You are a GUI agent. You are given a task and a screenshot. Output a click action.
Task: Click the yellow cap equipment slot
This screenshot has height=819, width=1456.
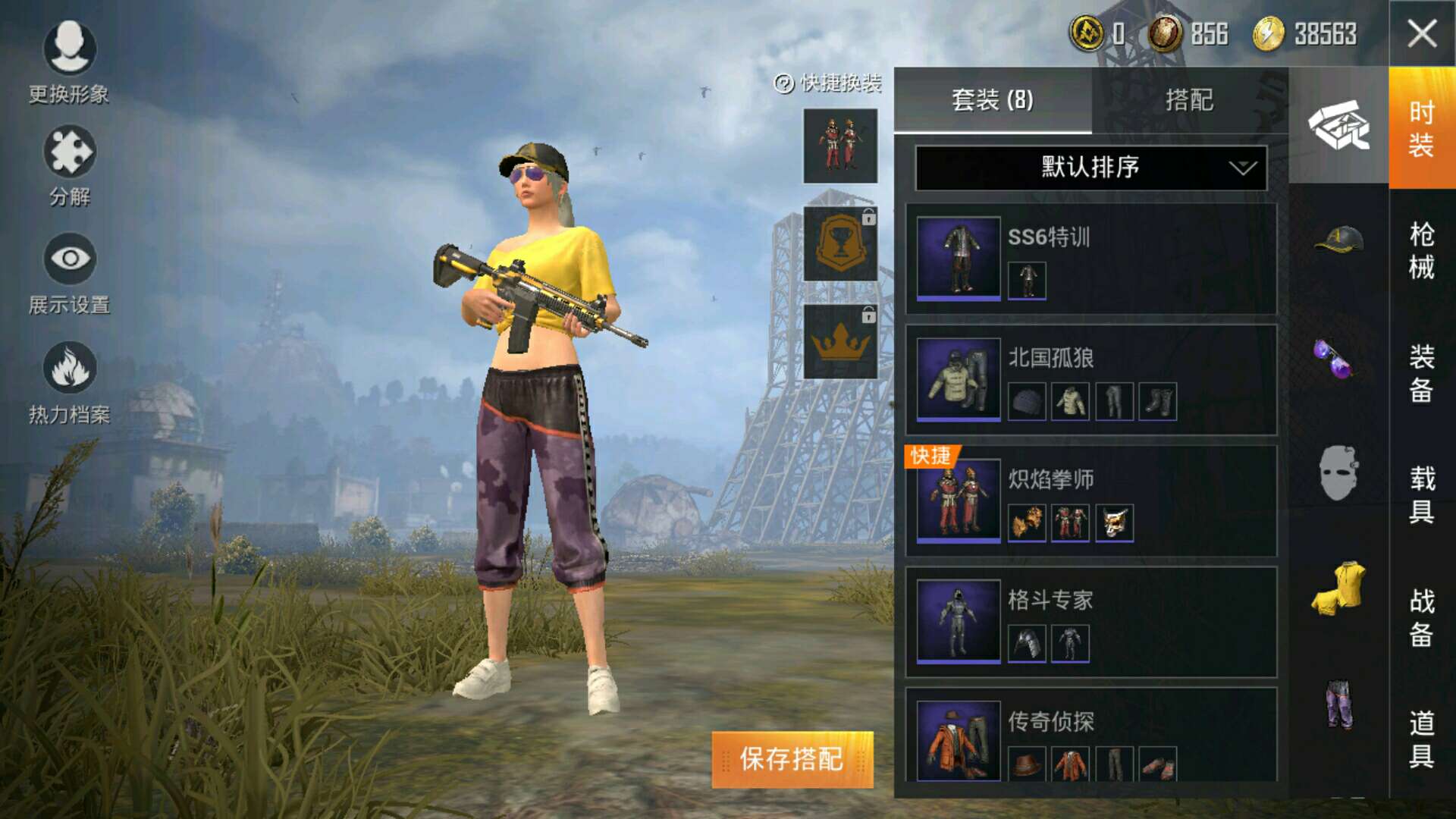click(x=1338, y=240)
